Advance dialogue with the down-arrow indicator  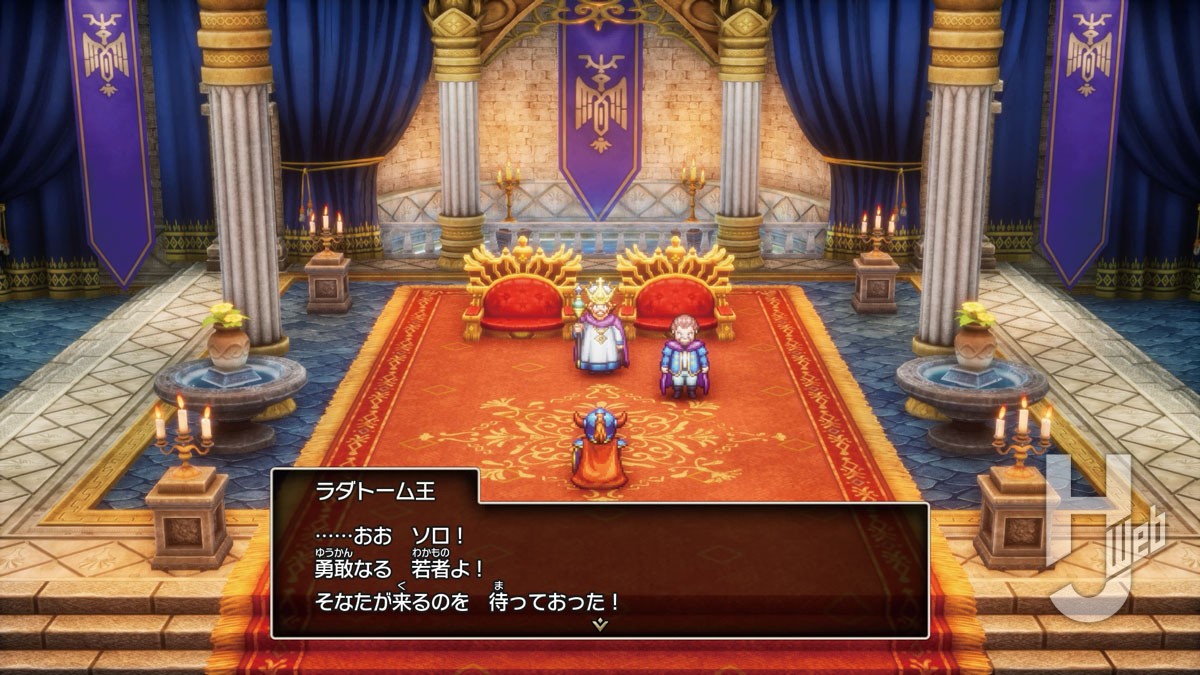pyautogui.click(x=599, y=624)
